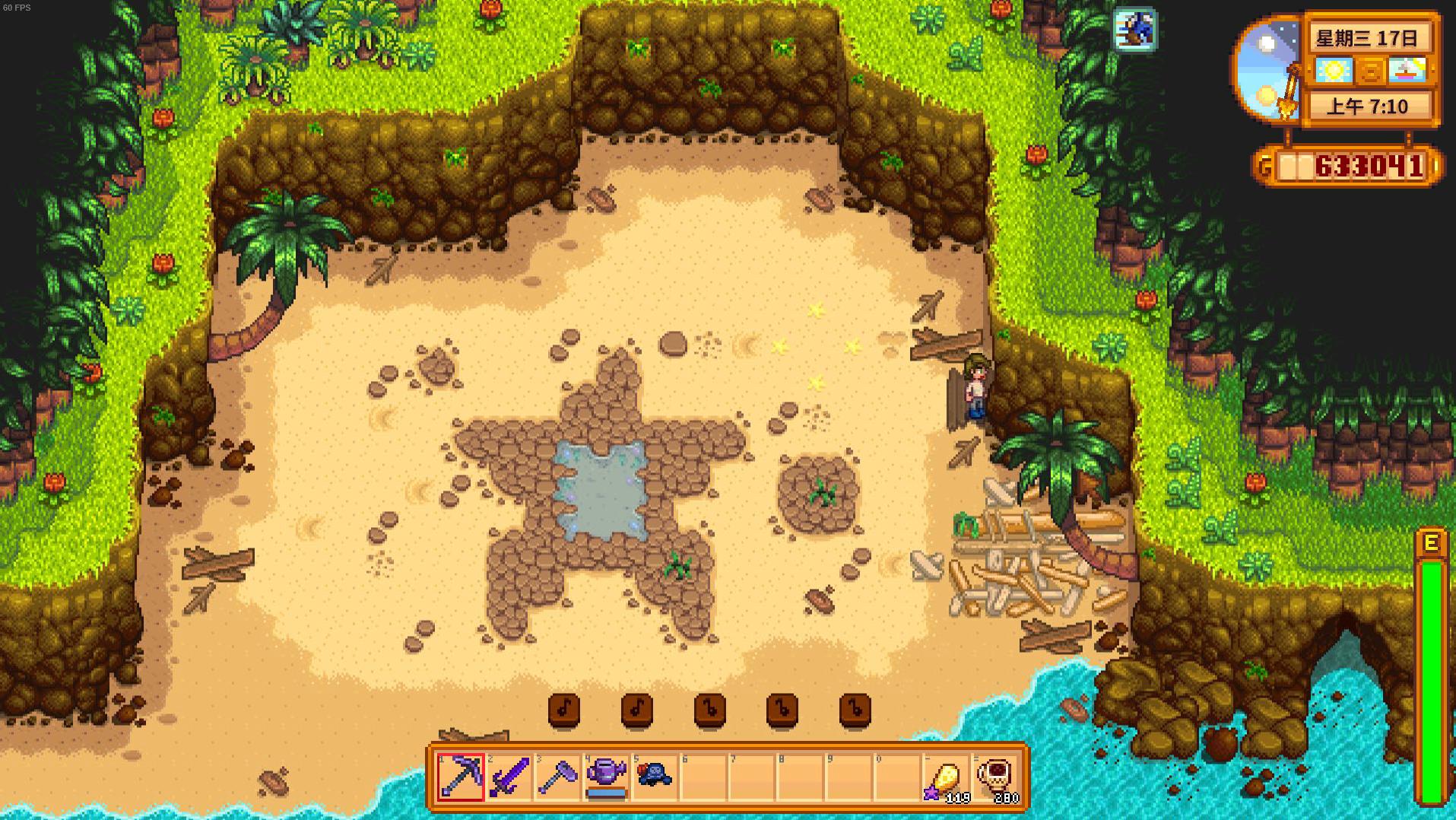
Task: Choose the purple watering can slot
Action: 606,777
